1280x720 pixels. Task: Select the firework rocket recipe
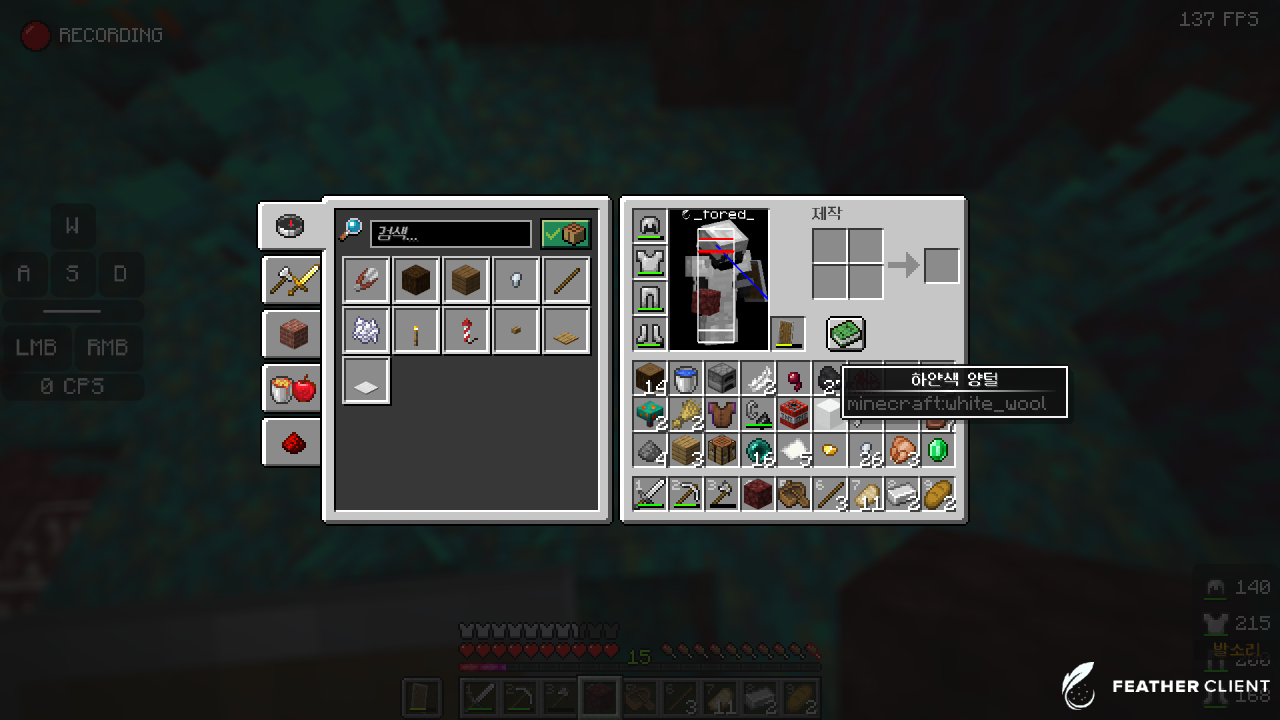(466, 330)
